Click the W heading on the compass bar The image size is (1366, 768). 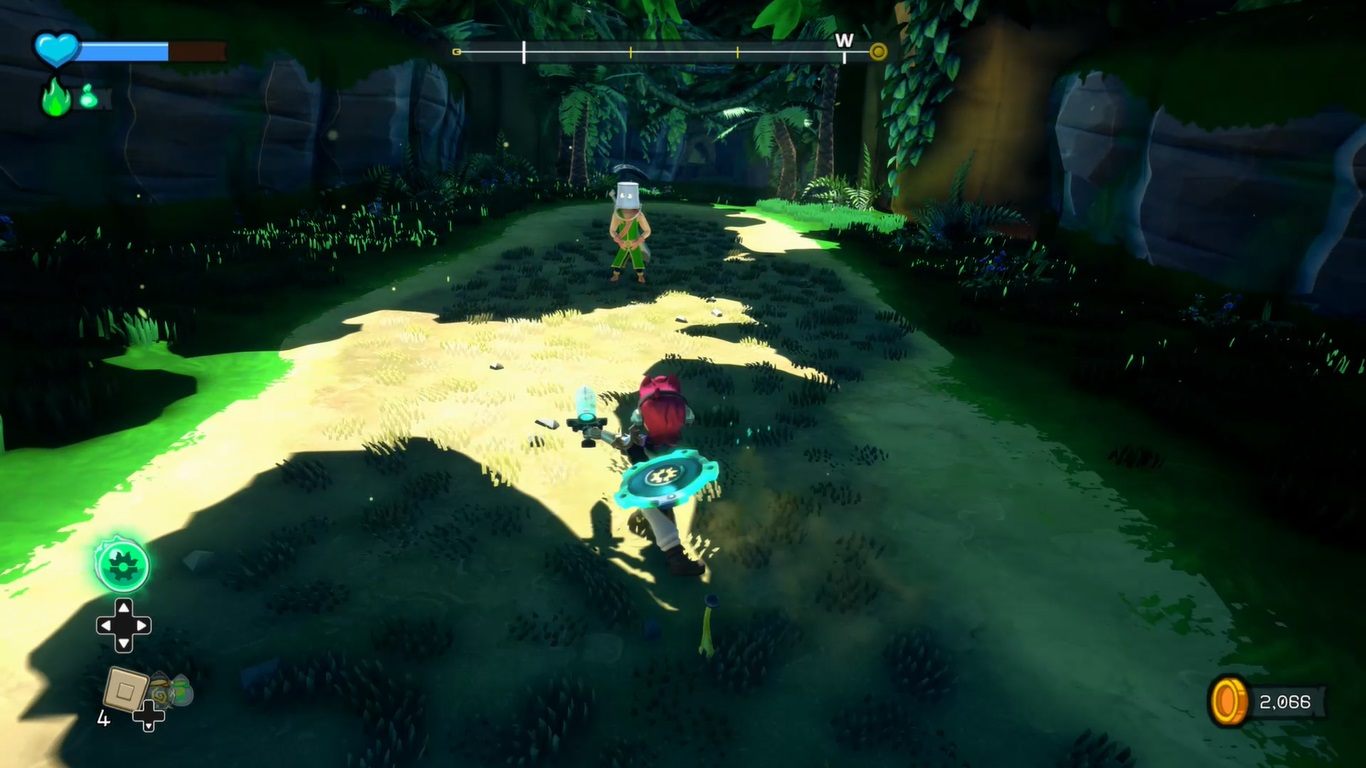(844, 40)
